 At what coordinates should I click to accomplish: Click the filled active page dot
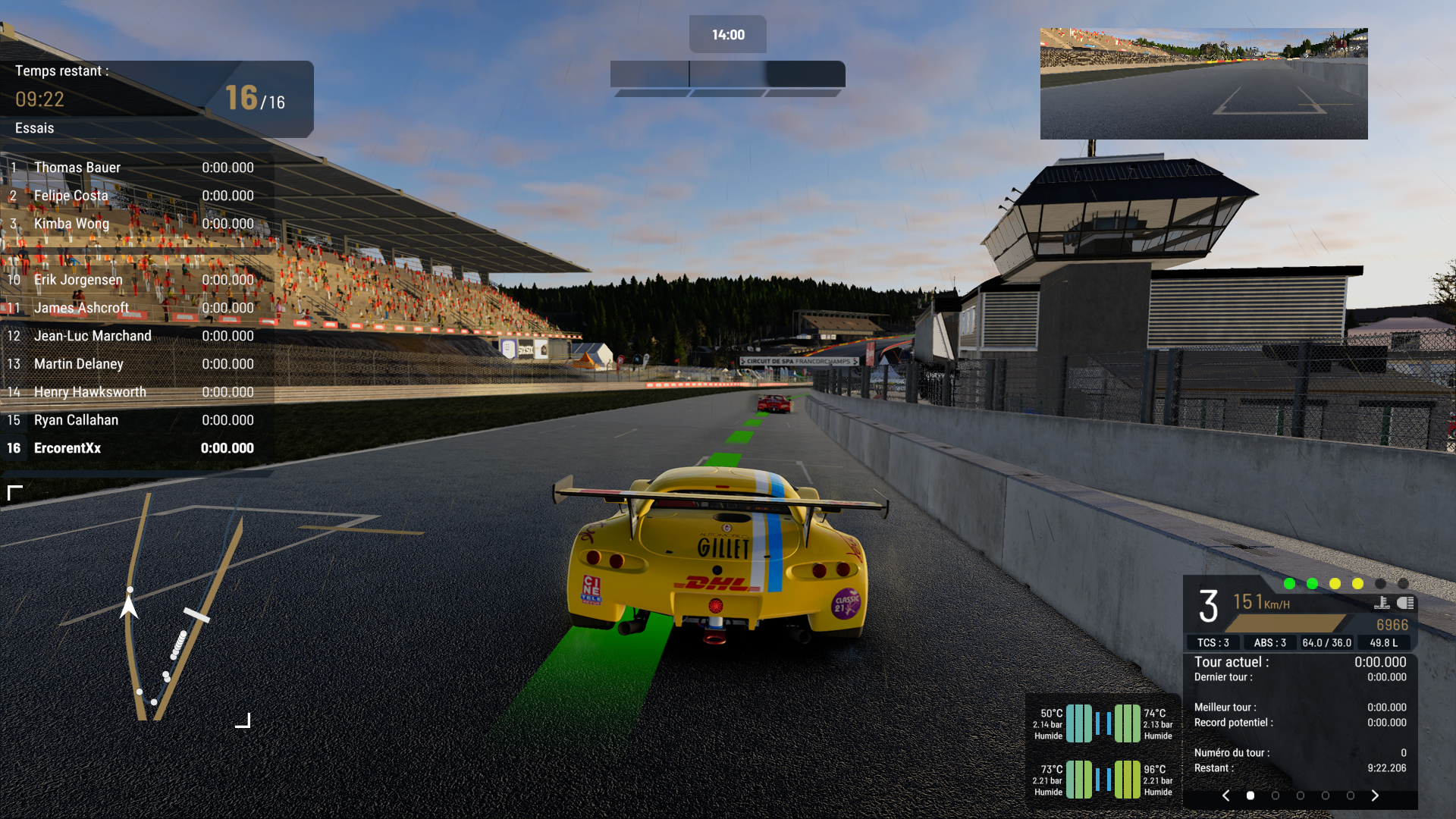coord(1250,795)
